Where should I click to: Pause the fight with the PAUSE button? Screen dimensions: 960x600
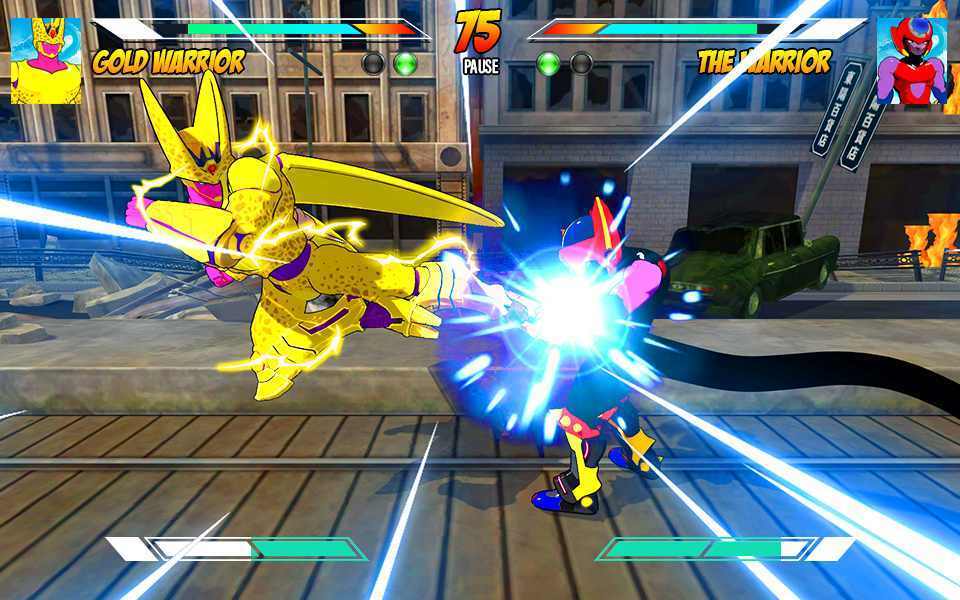[480, 67]
